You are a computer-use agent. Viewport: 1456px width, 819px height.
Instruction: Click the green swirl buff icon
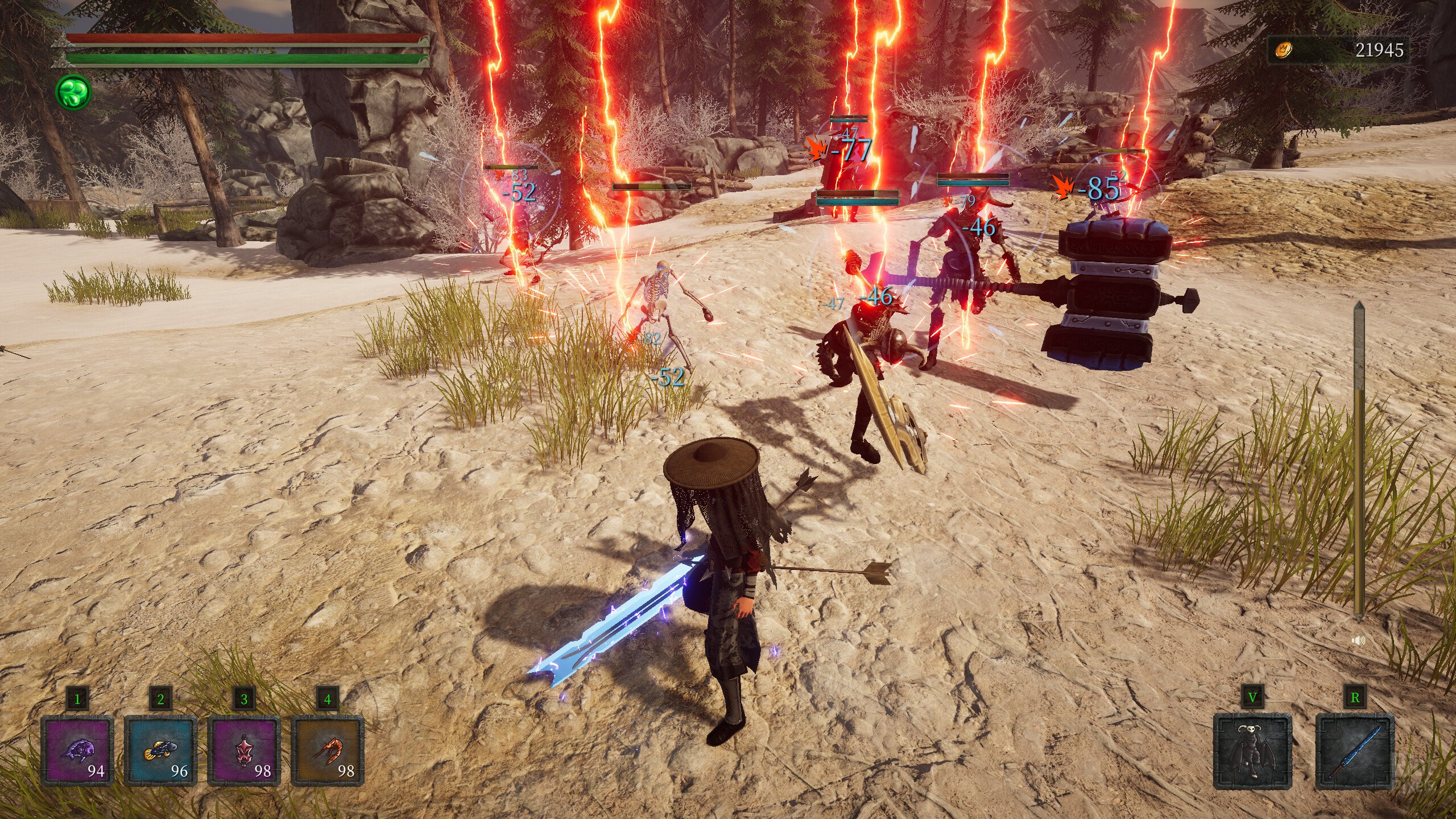pyautogui.click(x=73, y=92)
